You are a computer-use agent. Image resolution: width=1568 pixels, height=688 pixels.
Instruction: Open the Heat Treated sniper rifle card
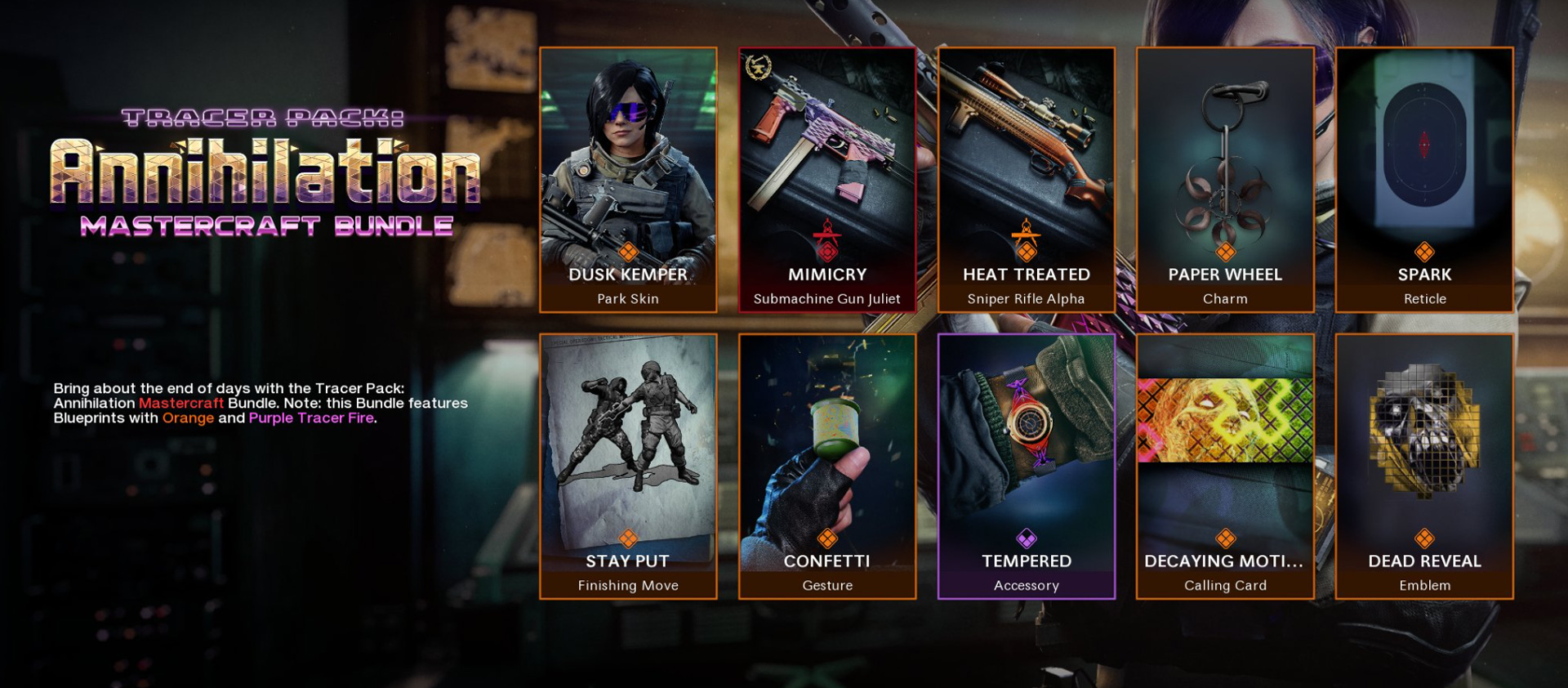tap(1027, 180)
